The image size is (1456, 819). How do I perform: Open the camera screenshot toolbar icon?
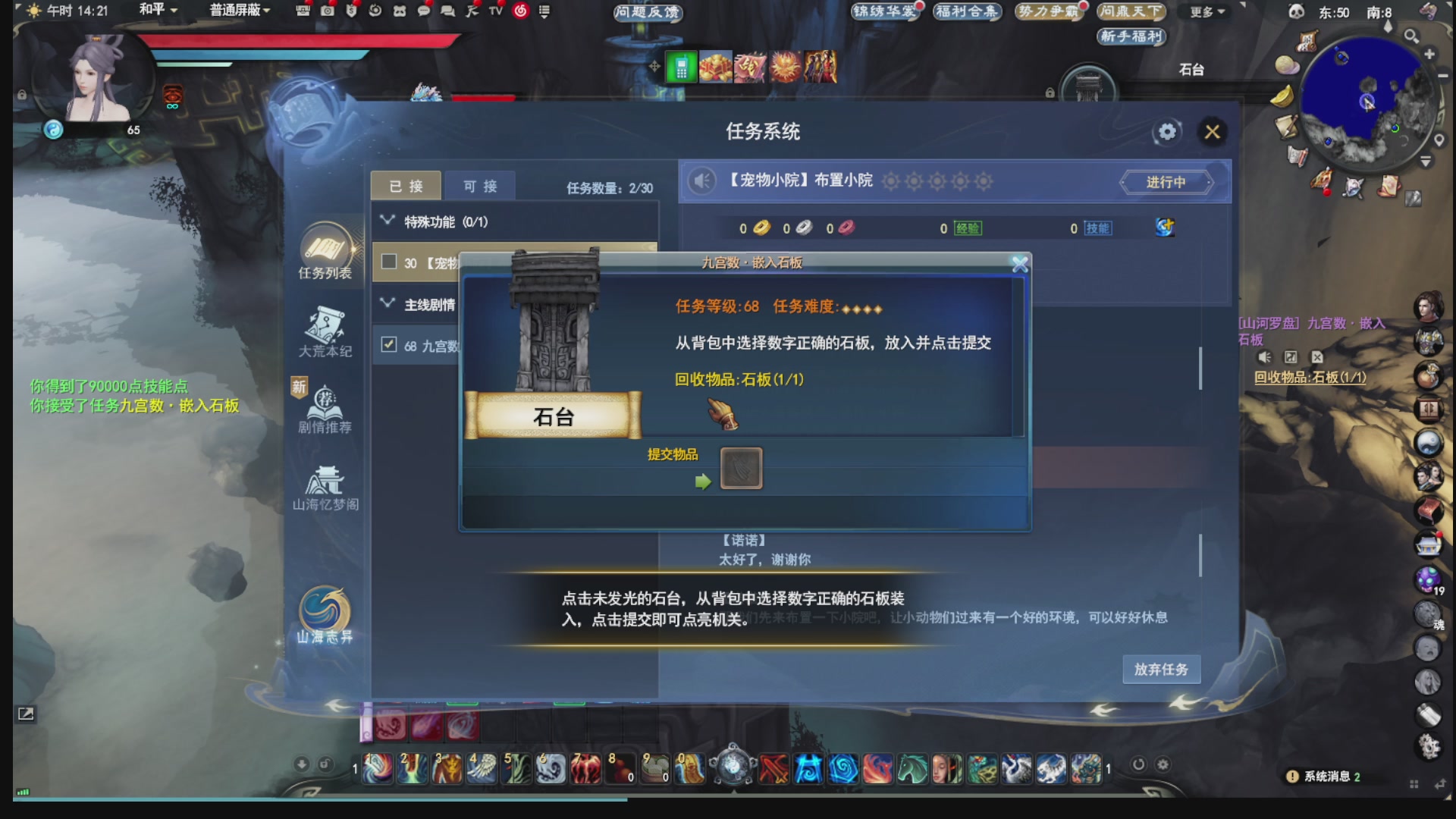coord(326,11)
